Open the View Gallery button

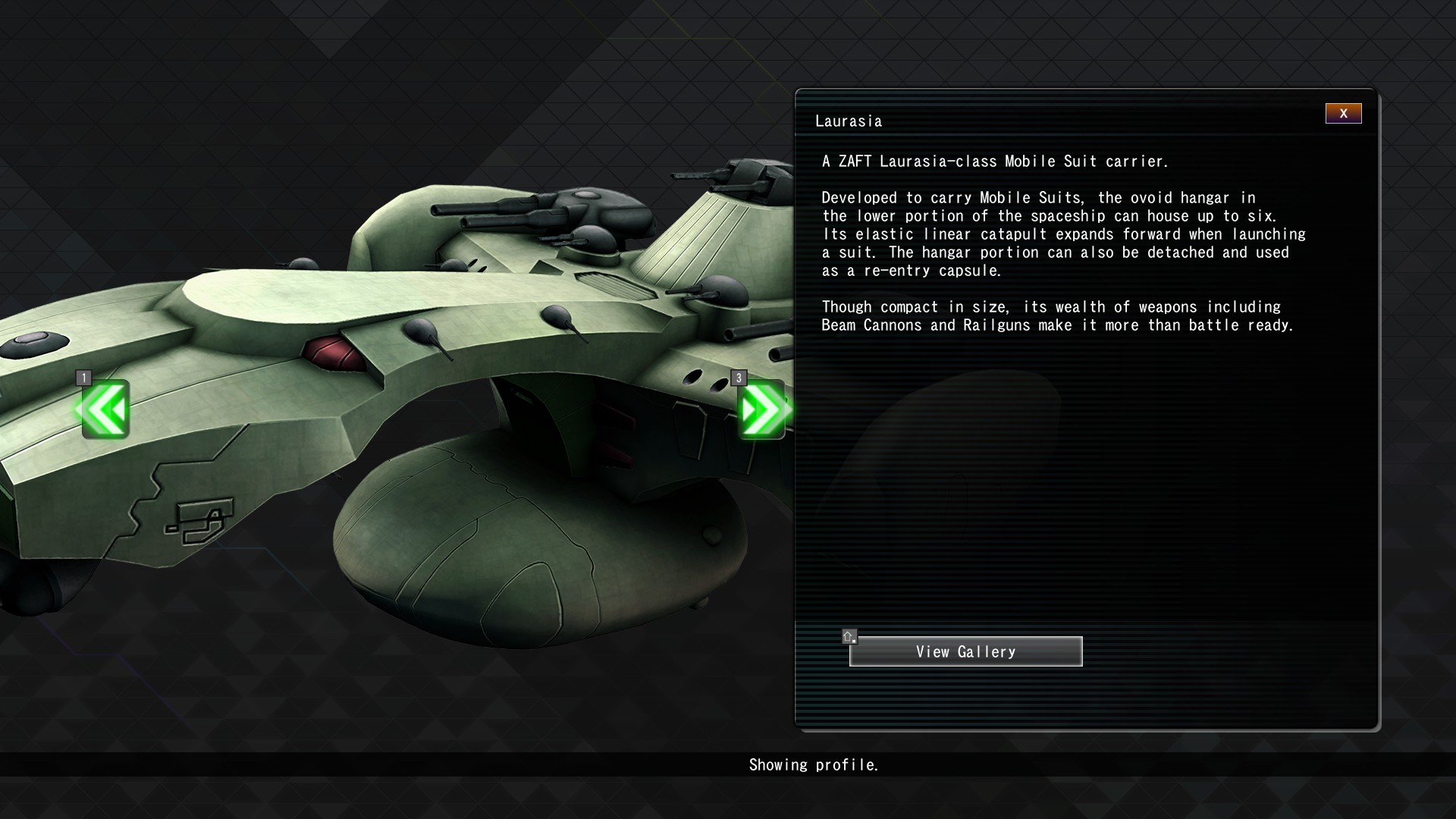coord(965,651)
